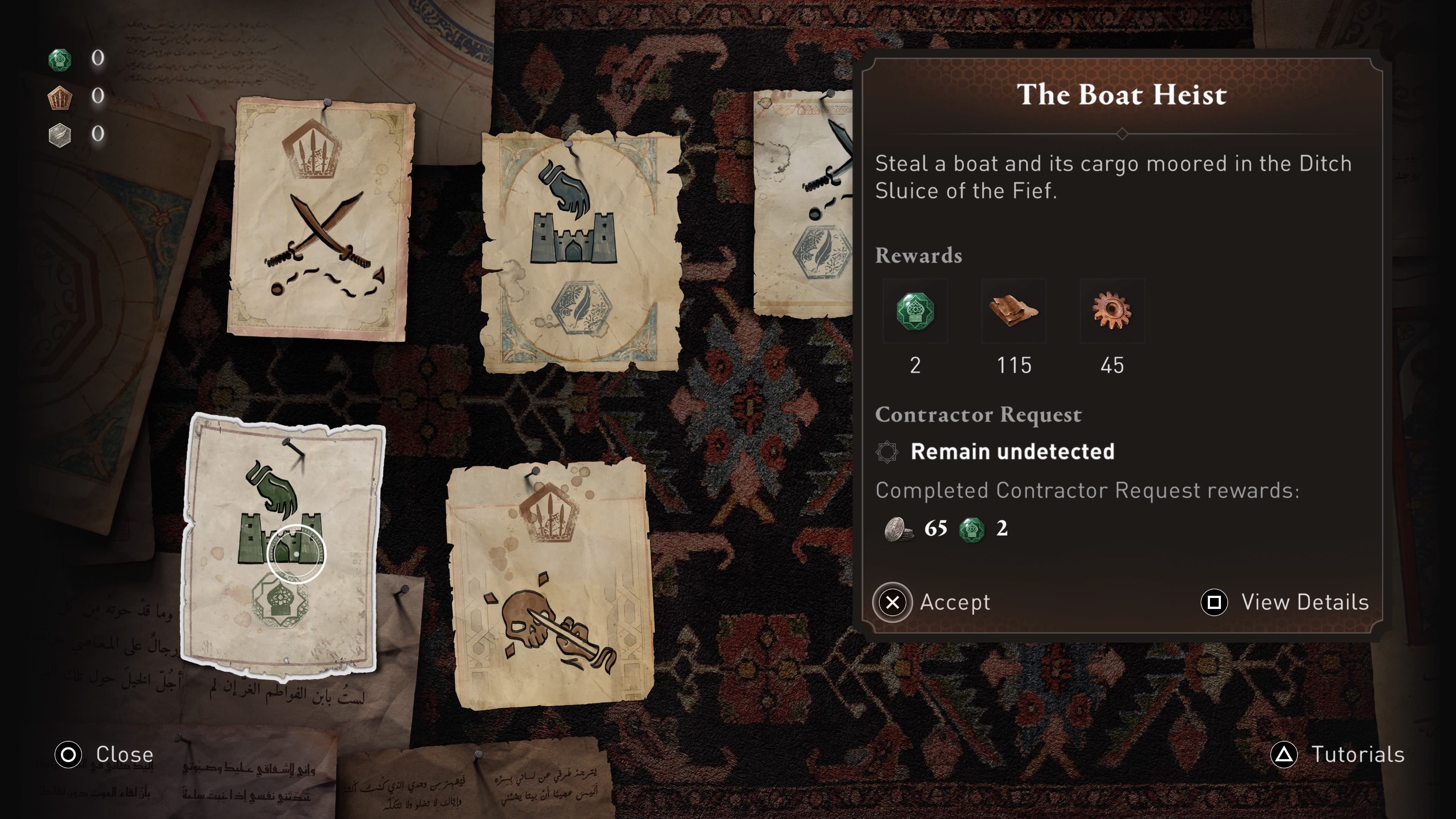
Task: Inspect the rust-colored gear reward
Action: (1112, 311)
